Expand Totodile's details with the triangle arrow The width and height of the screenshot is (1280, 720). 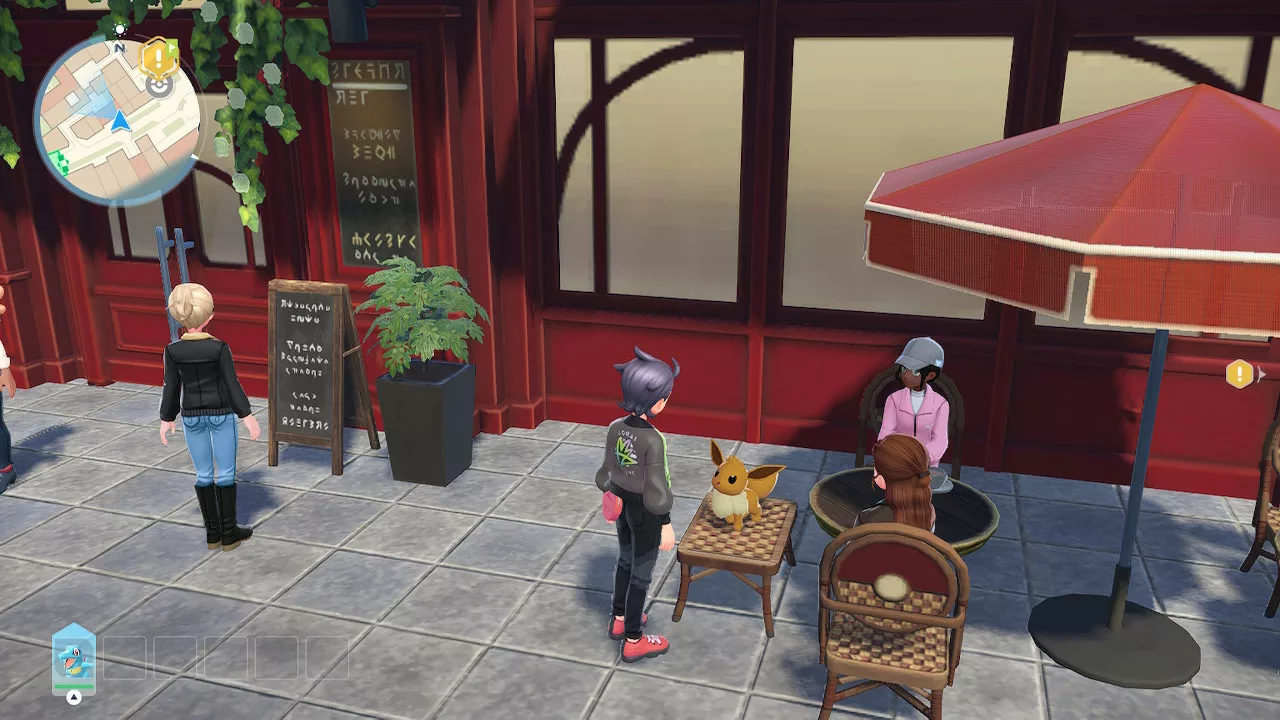tap(74, 697)
